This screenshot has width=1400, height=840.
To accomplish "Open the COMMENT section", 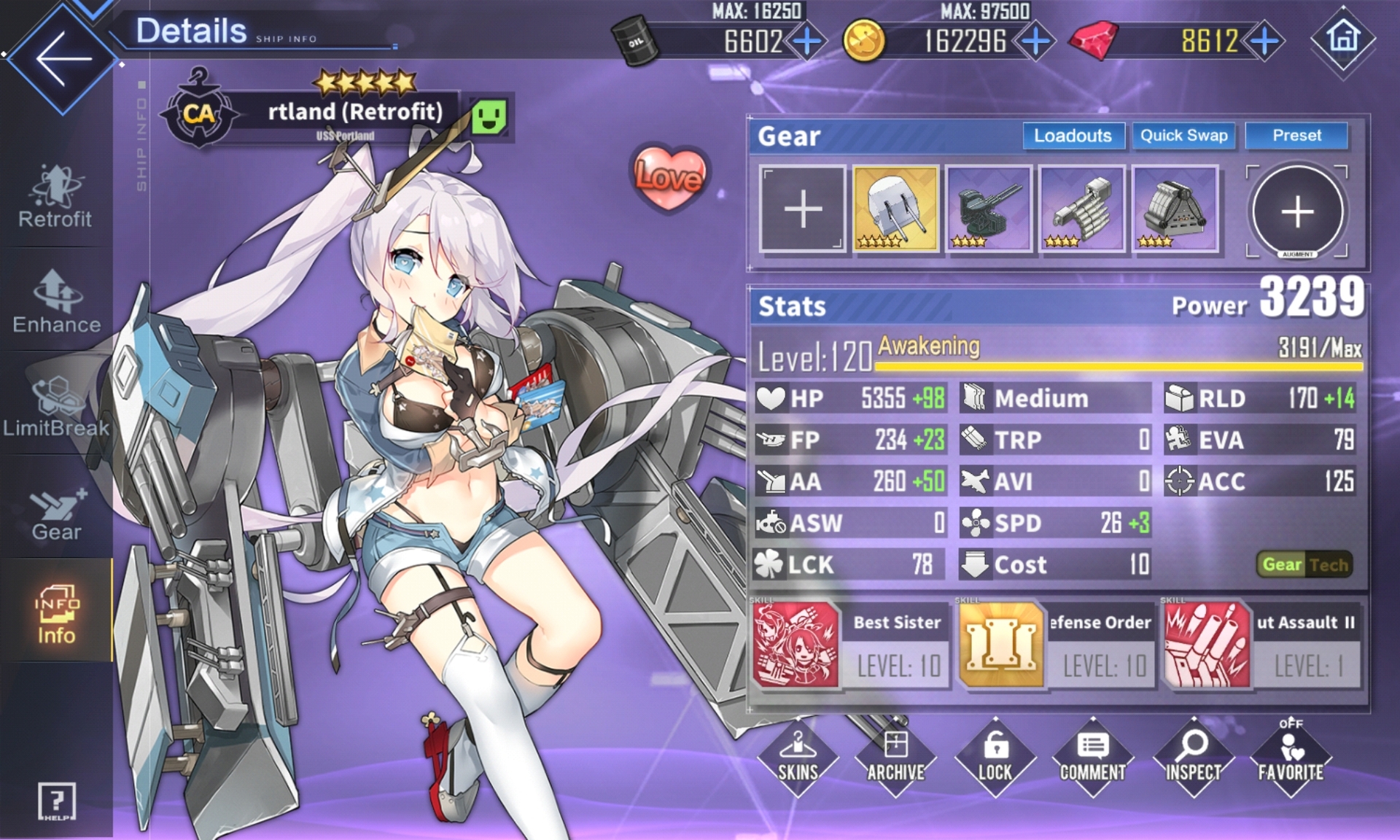I will pos(1092,757).
